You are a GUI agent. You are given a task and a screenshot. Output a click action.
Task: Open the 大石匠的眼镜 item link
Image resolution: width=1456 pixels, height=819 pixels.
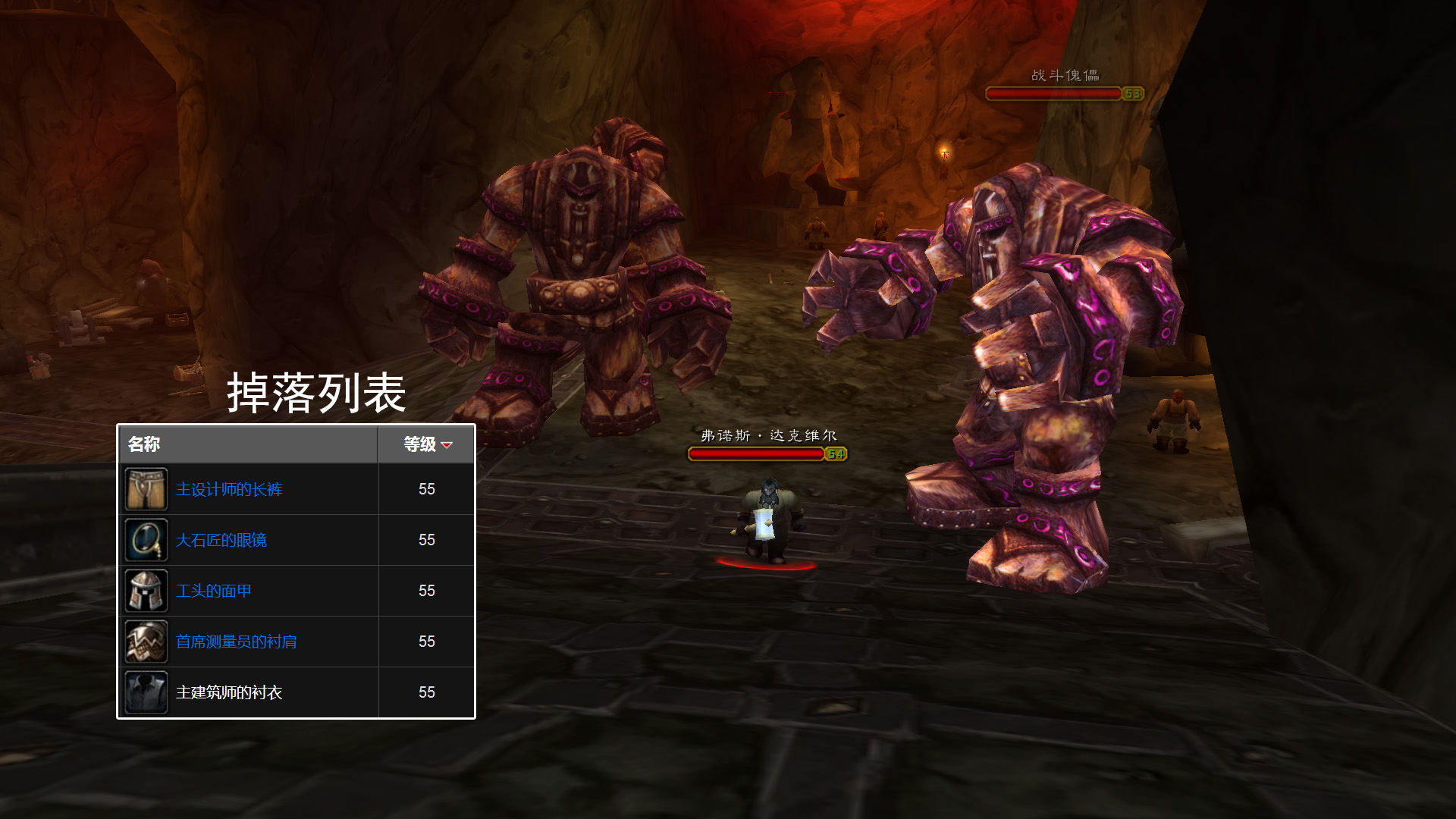(221, 541)
